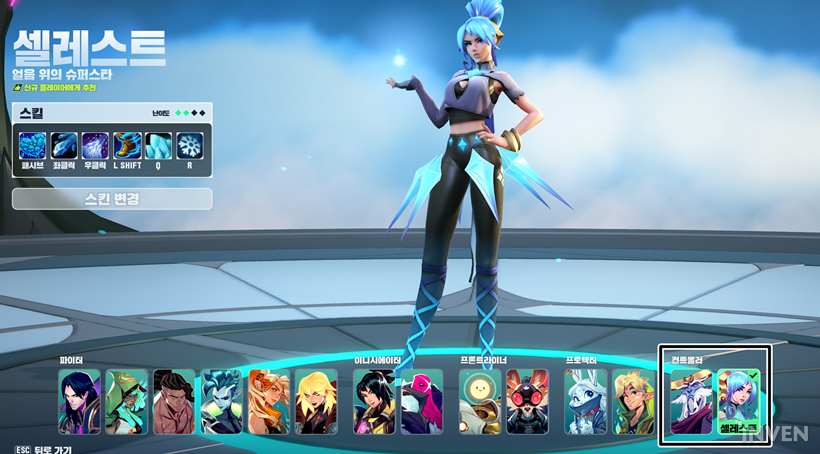Select the bearded brown-skinned fighter portrait

(x=174, y=402)
